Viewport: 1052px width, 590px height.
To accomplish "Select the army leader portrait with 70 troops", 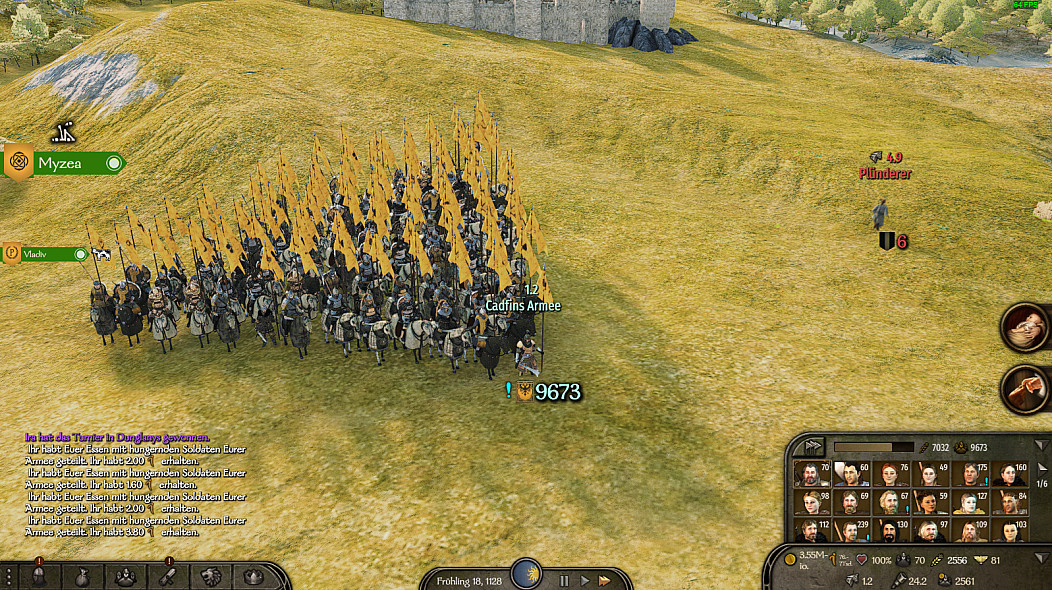I will [811, 473].
